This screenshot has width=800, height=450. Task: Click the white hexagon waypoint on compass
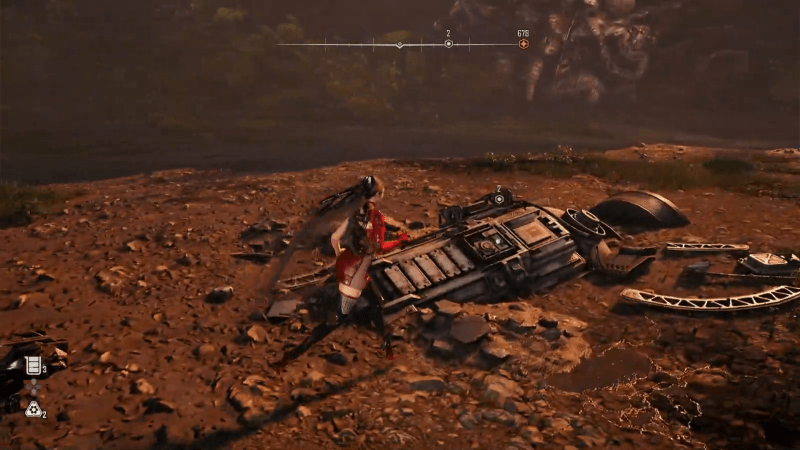(x=448, y=44)
